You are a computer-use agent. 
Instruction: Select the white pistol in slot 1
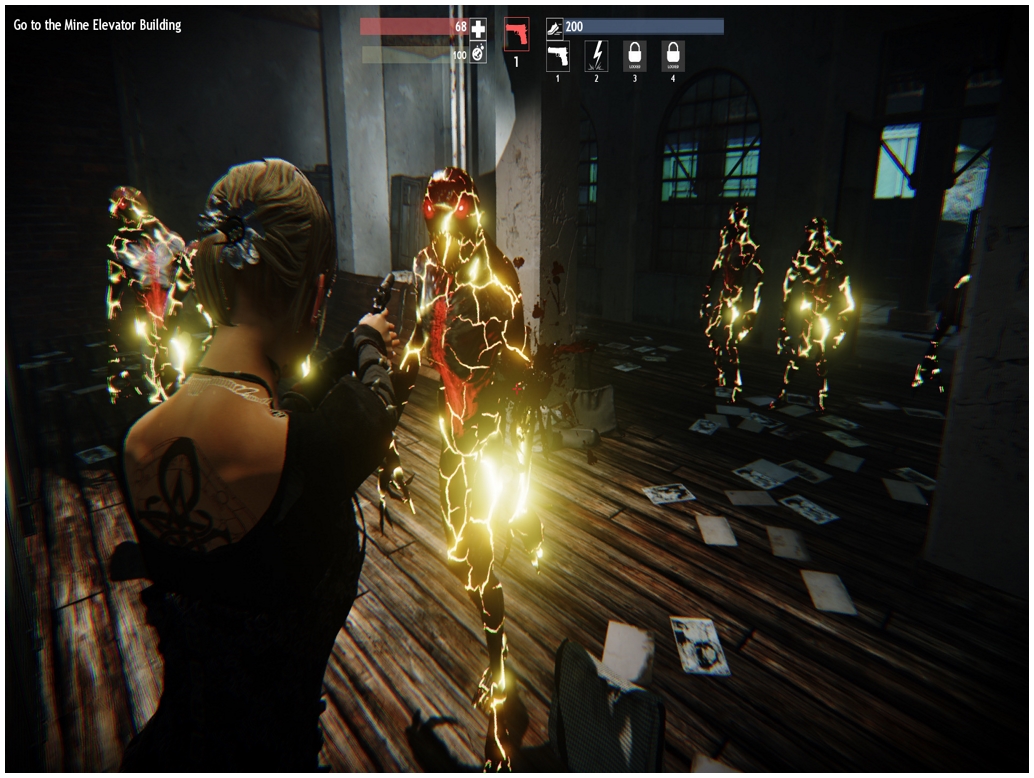558,55
